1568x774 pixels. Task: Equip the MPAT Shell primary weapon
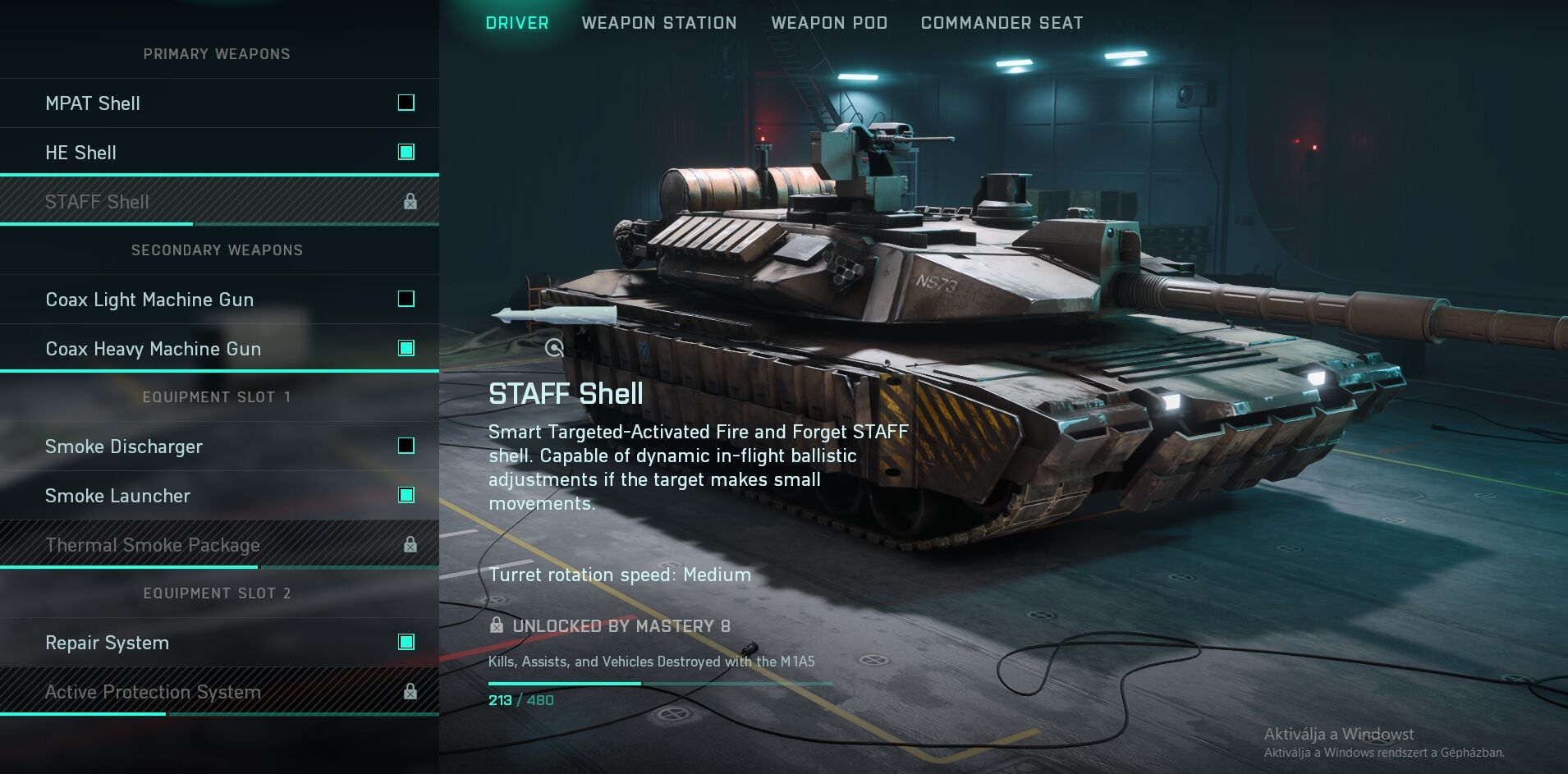click(219, 103)
